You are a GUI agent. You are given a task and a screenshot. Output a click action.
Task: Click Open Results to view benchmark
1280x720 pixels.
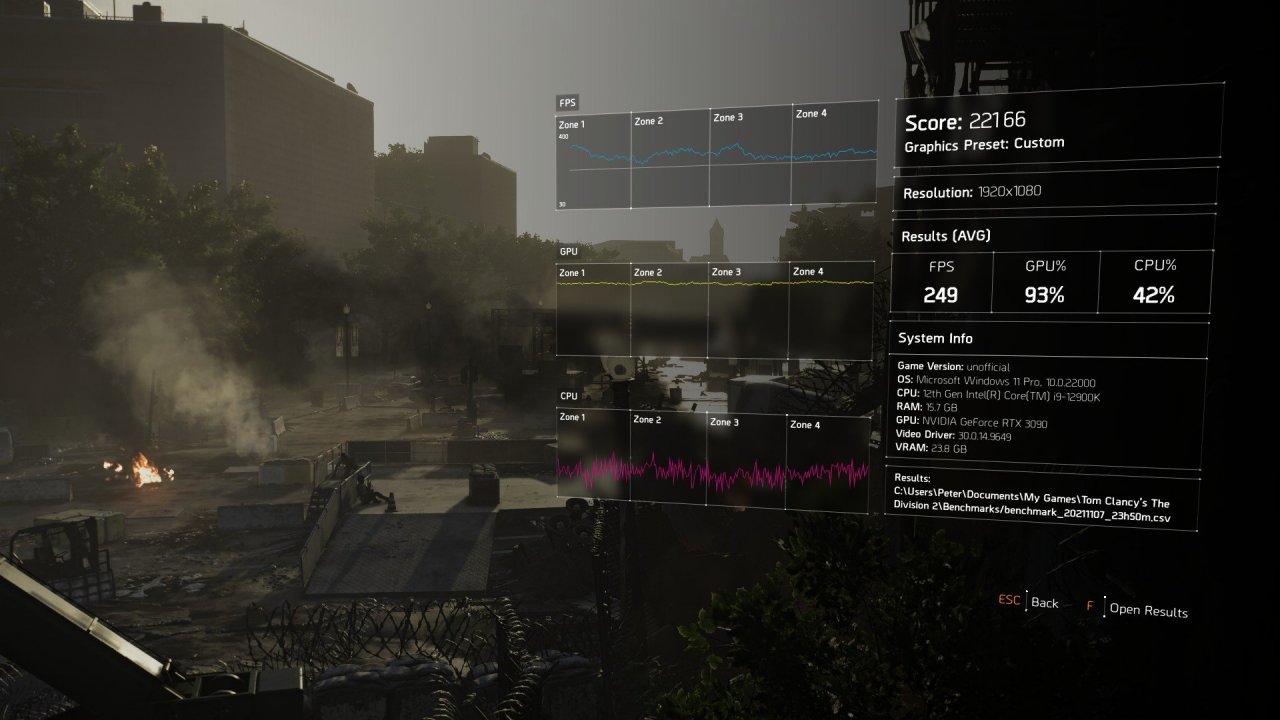(x=1148, y=609)
